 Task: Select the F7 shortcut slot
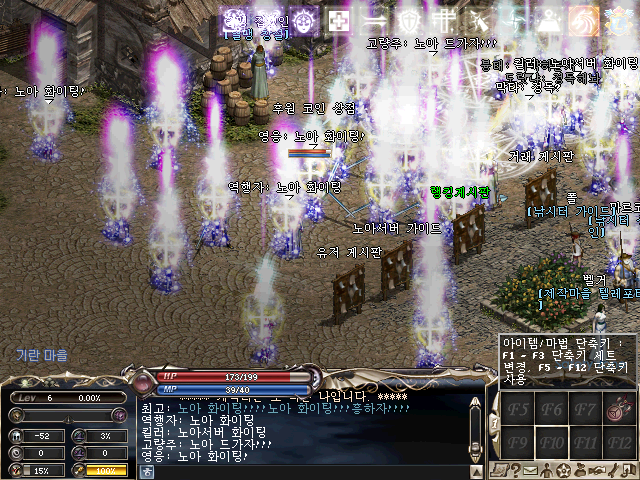[586, 408]
